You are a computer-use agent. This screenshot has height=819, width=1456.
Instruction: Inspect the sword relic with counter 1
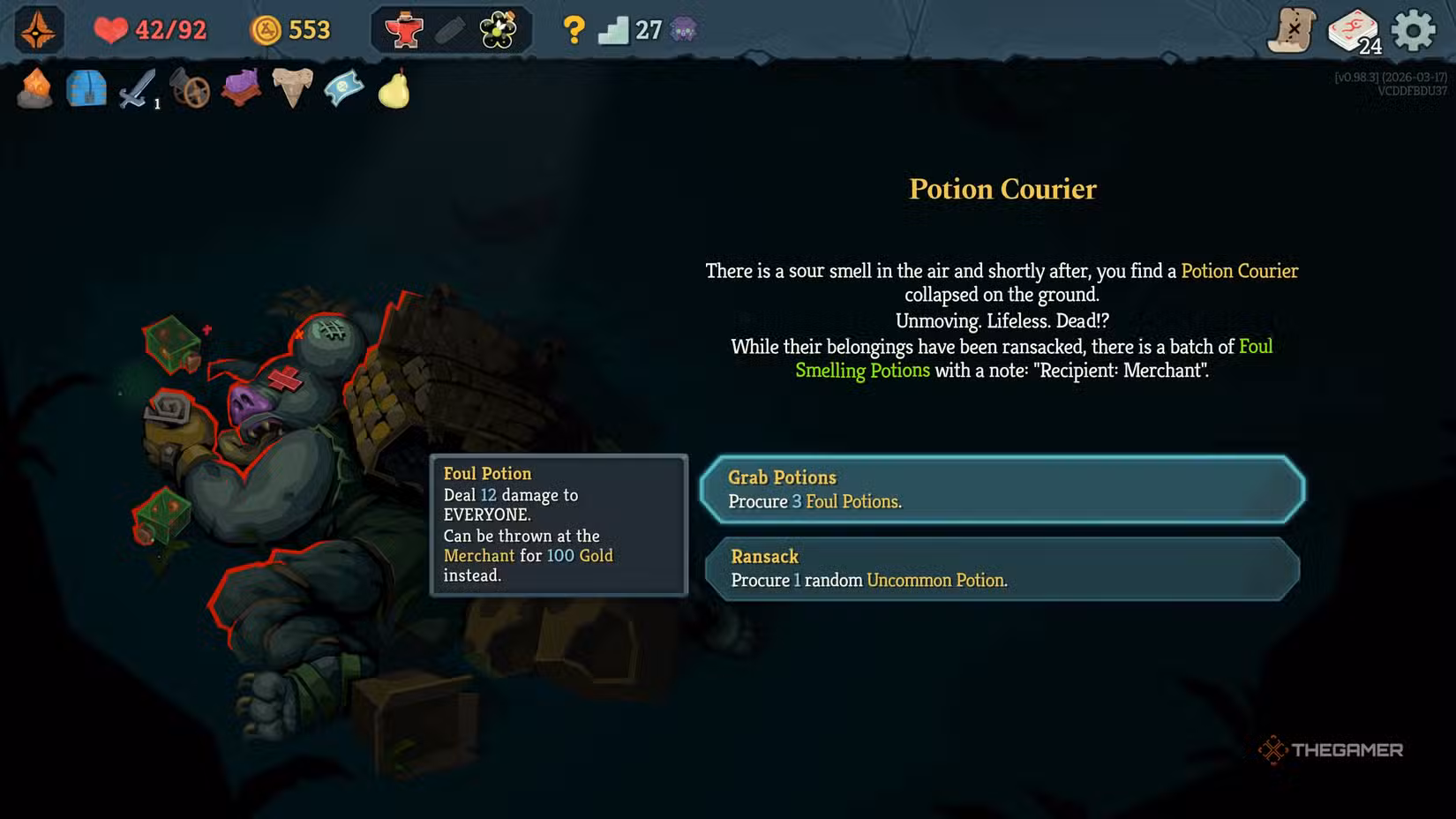[138, 89]
